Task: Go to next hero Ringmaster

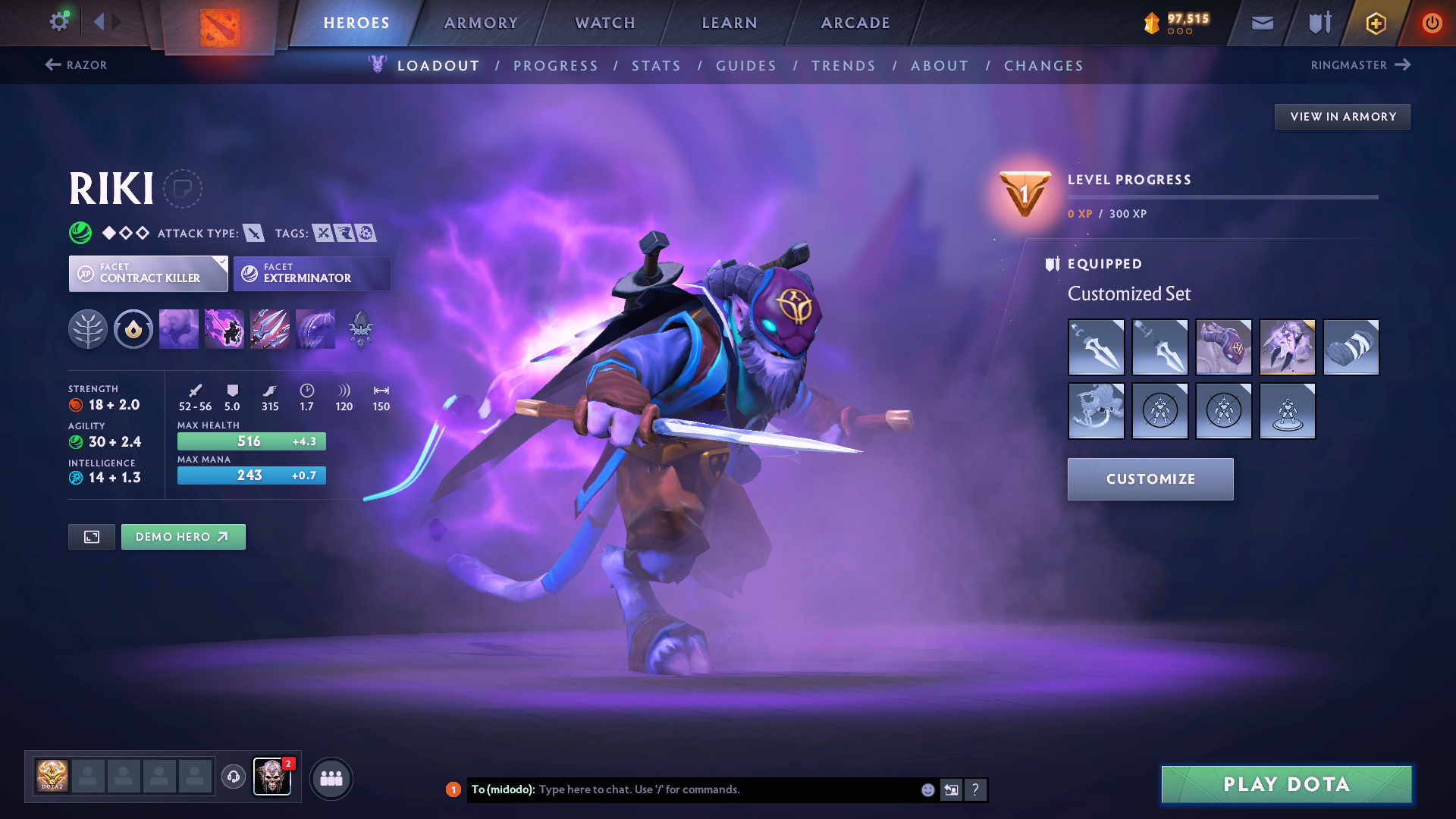Action: click(x=1360, y=65)
